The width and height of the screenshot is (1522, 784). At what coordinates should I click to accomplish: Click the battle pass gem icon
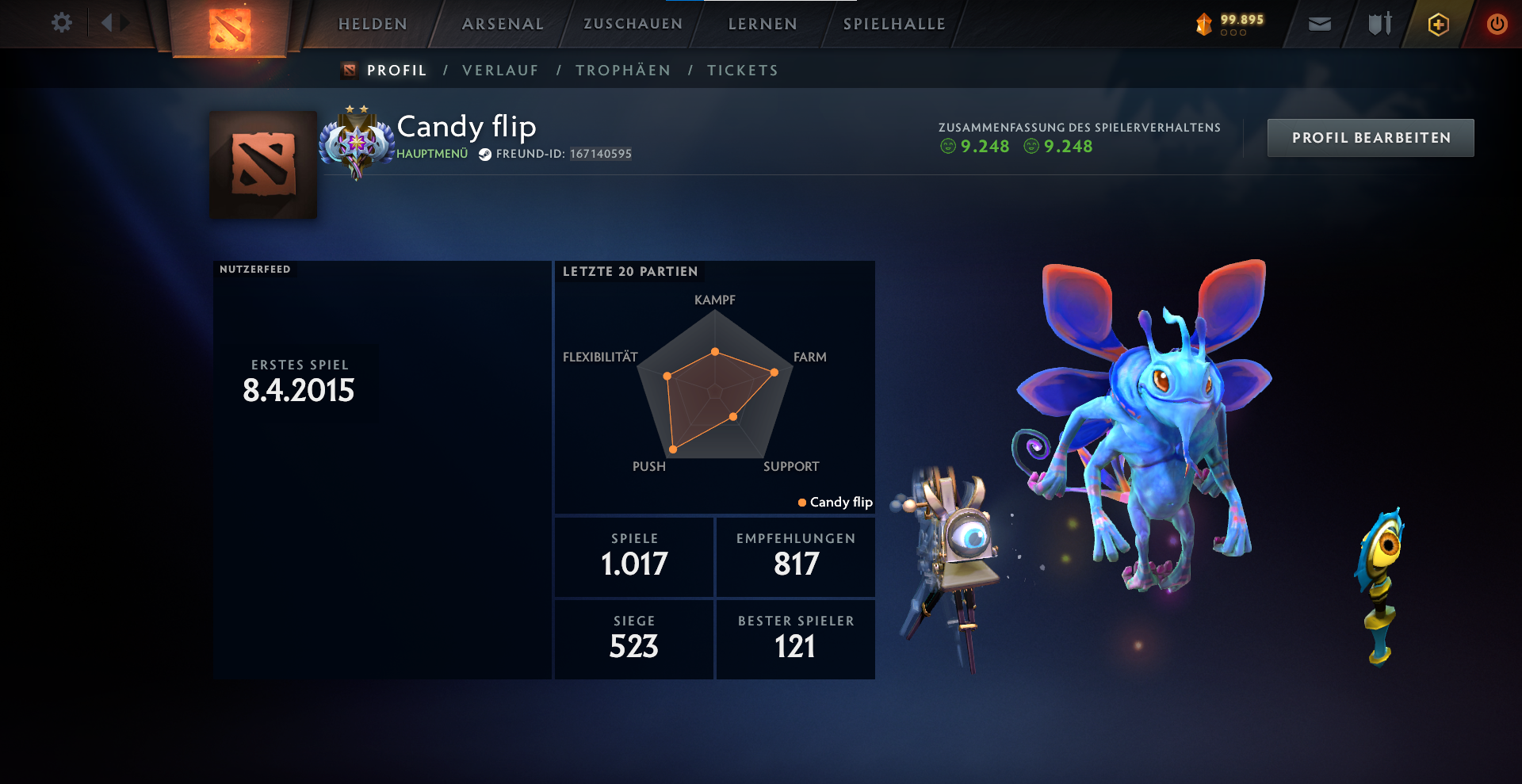coord(1204,25)
